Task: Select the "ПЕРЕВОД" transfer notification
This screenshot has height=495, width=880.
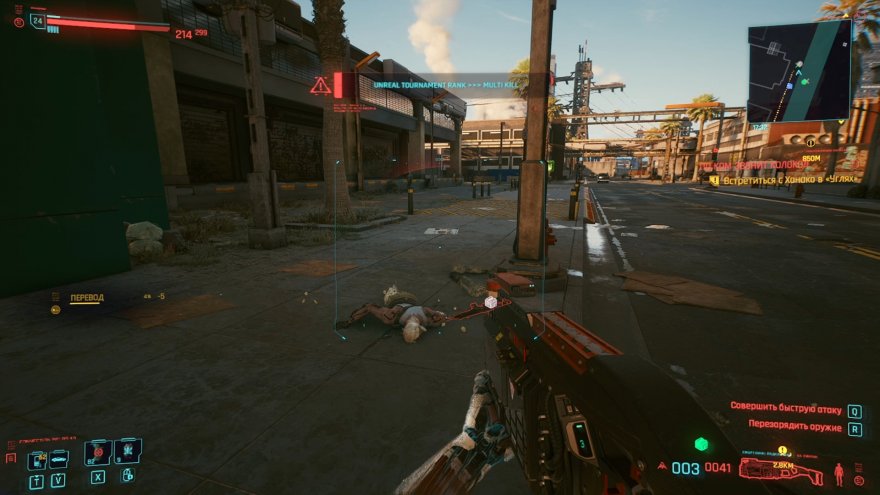Action: [86, 298]
